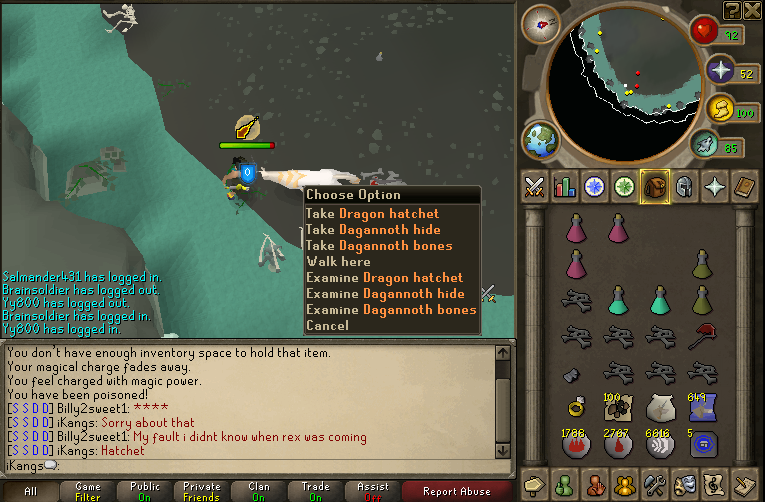The image size is (765, 502).
Task: Select Take Dagannoth bones
Action: 379,245
